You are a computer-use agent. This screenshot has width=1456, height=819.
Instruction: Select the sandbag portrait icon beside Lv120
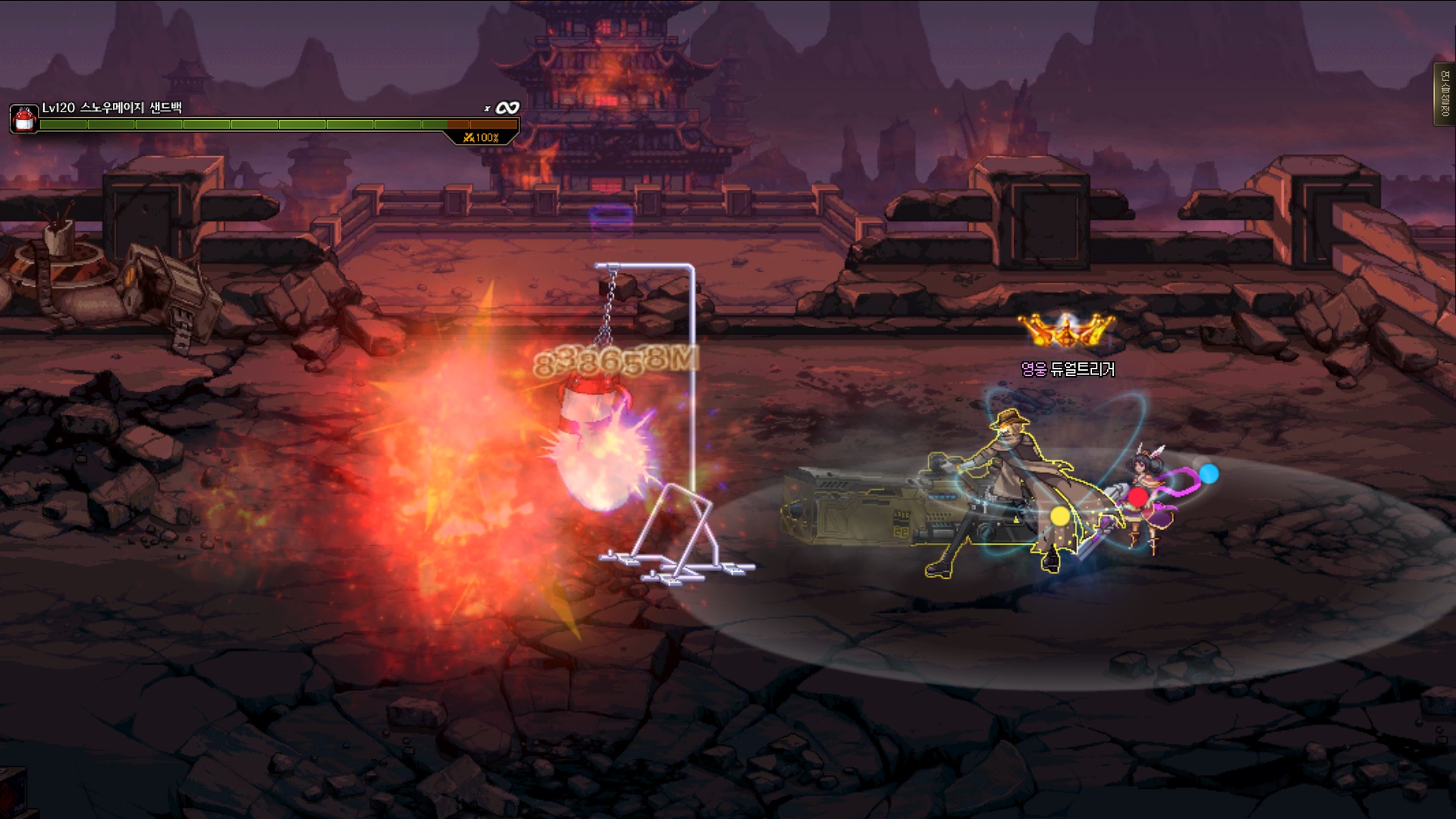(24, 119)
